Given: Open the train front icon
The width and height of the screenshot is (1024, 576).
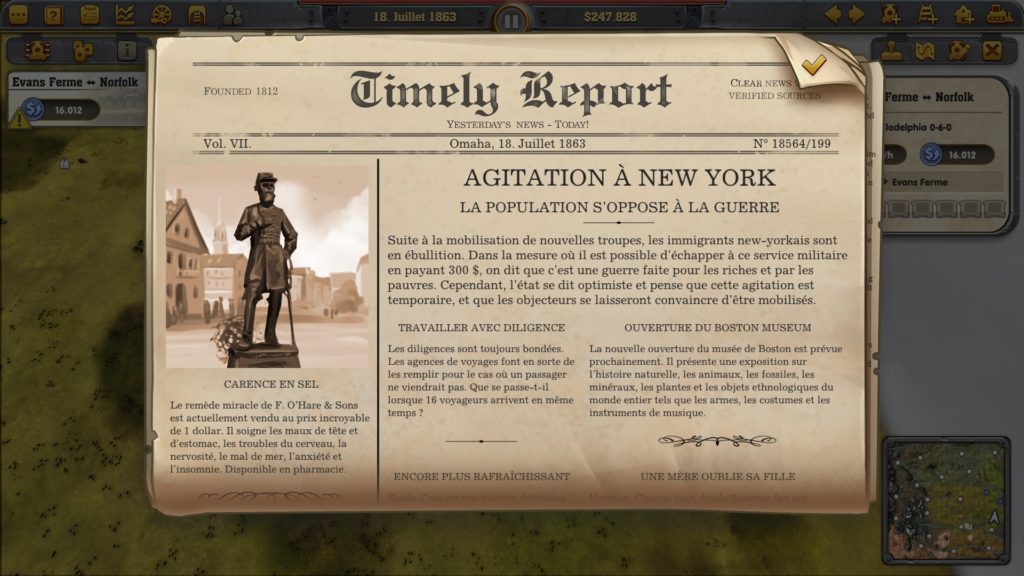Looking at the screenshot, I should (x=197, y=15).
